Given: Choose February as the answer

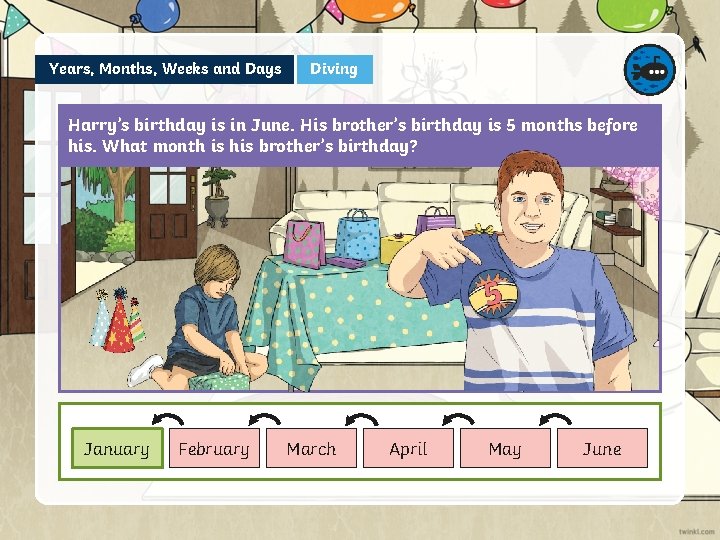Looking at the screenshot, I should pos(214,449).
